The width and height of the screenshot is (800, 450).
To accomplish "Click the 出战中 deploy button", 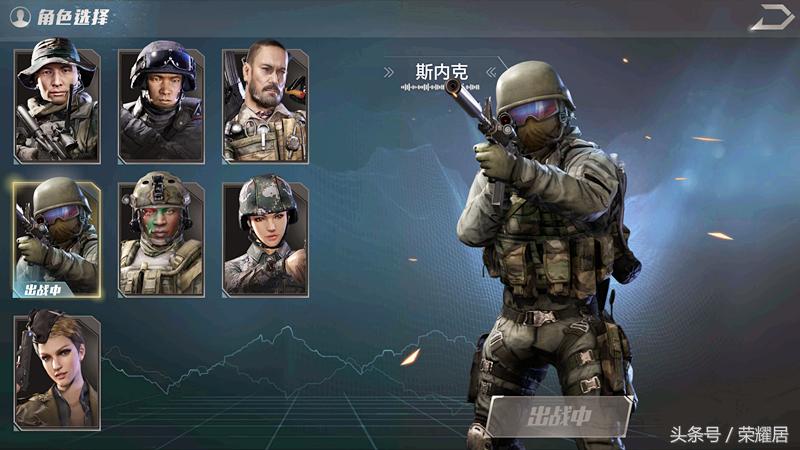I will tap(559, 416).
